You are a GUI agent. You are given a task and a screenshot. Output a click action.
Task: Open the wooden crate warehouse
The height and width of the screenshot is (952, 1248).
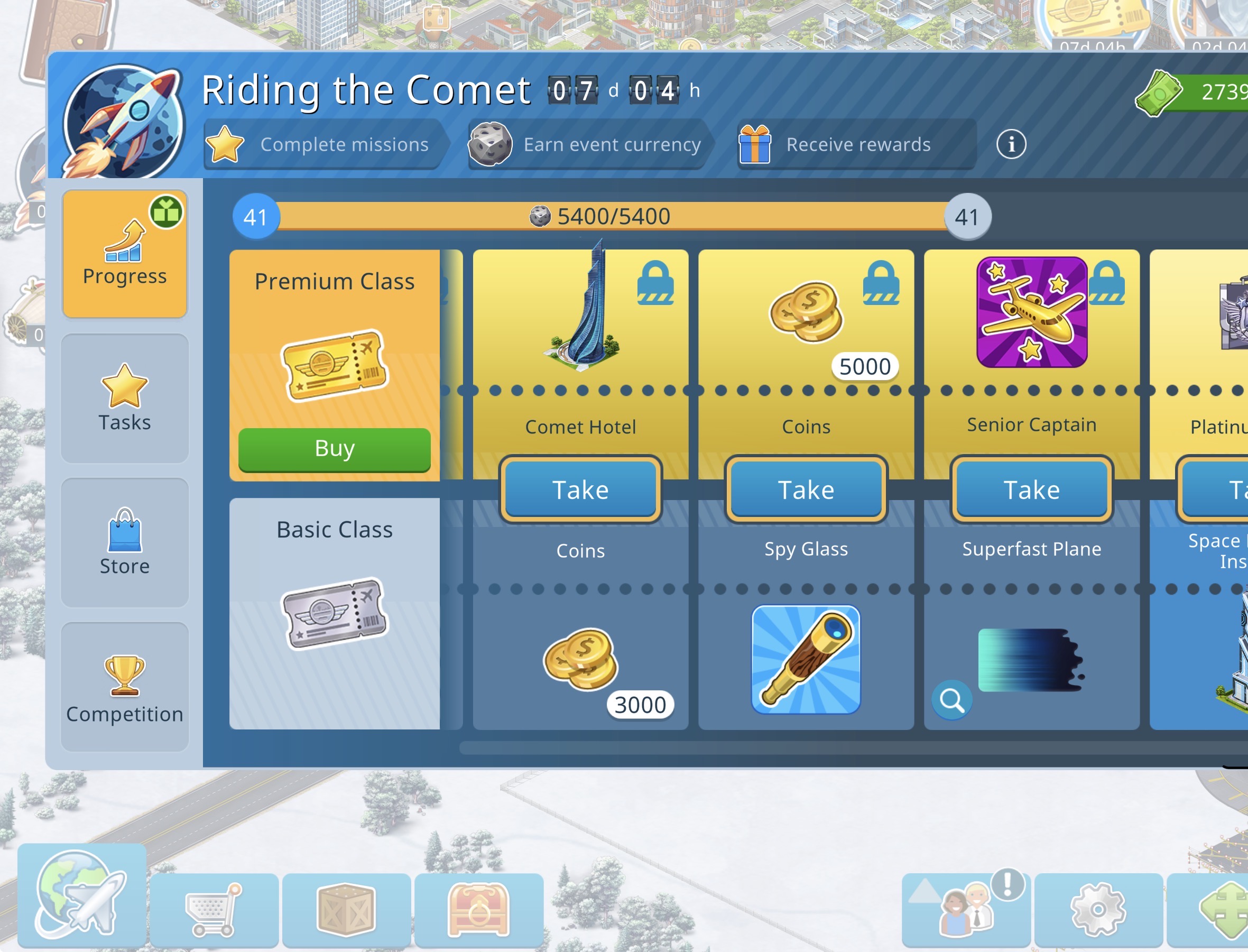pyautogui.click(x=346, y=910)
